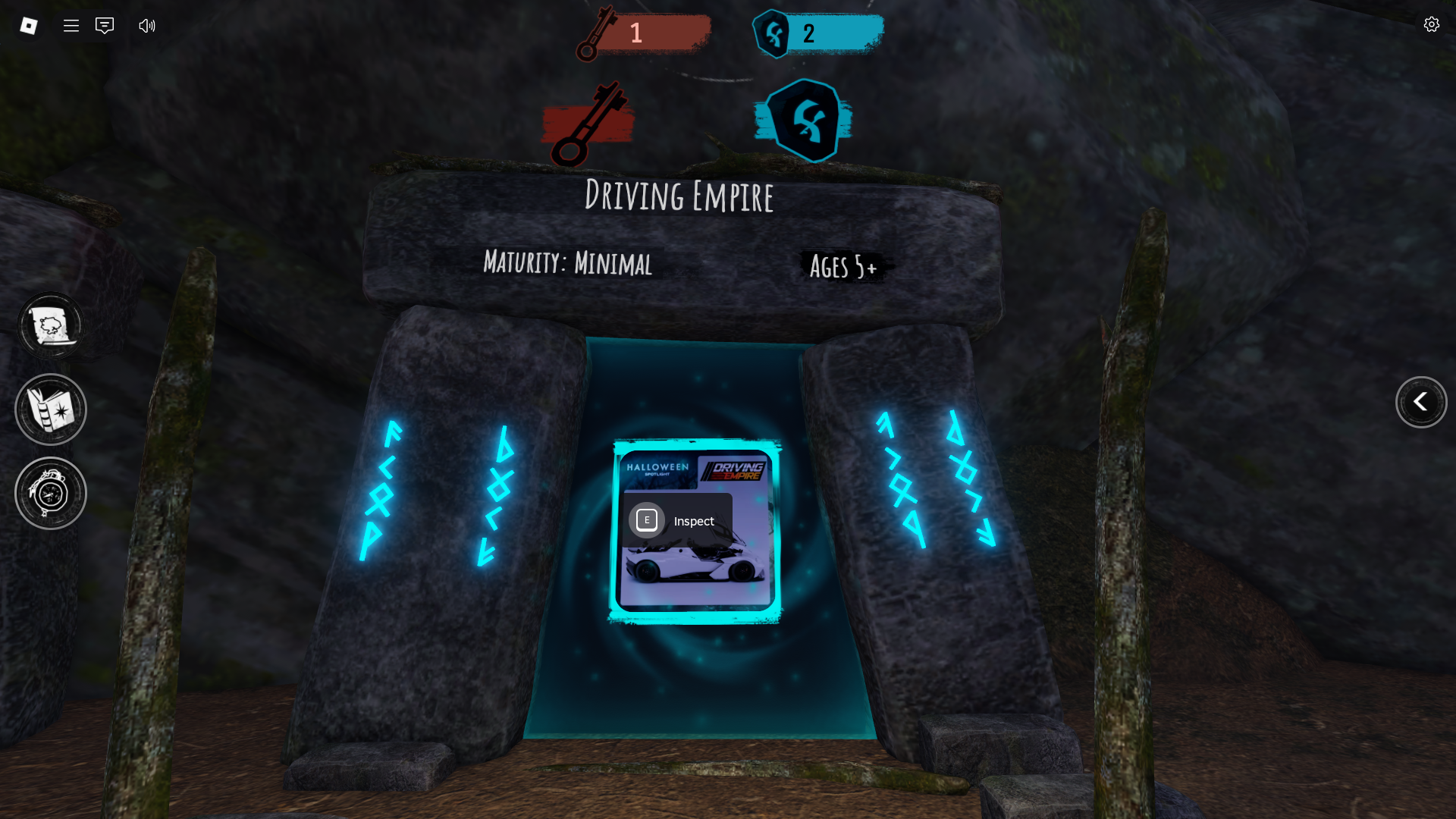Open the compass icon on sidebar
Viewport: 1456px width, 819px height.
[50, 492]
